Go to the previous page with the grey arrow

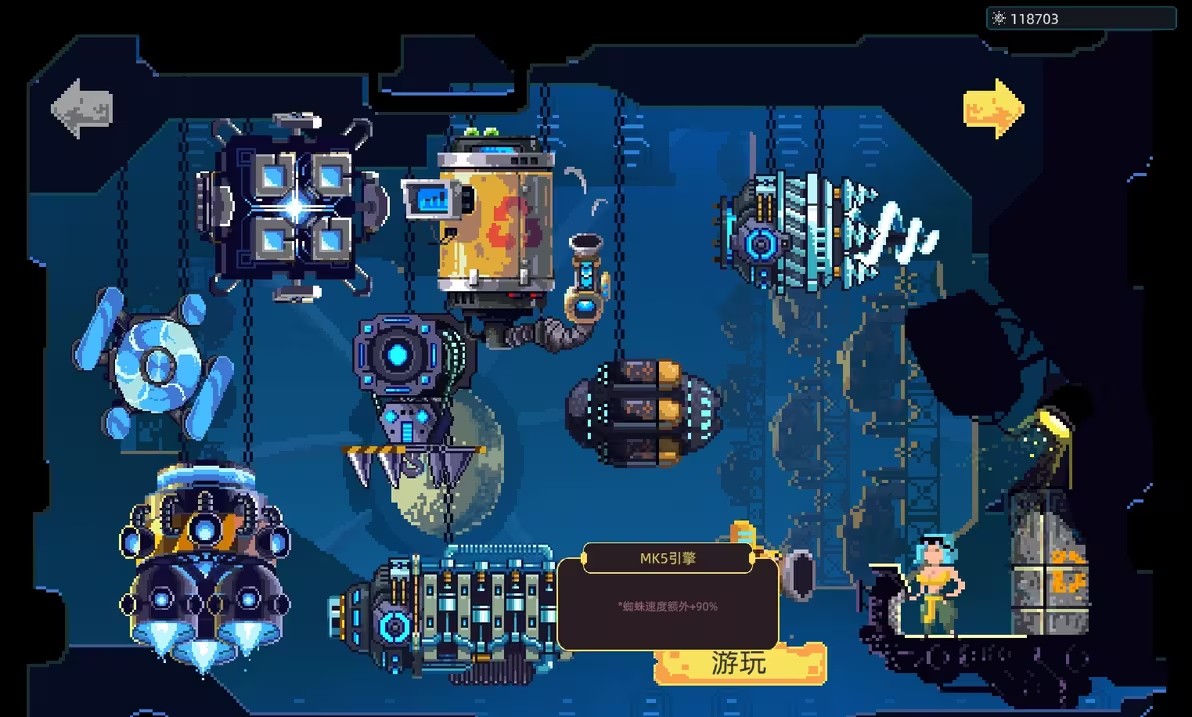(82, 108)
